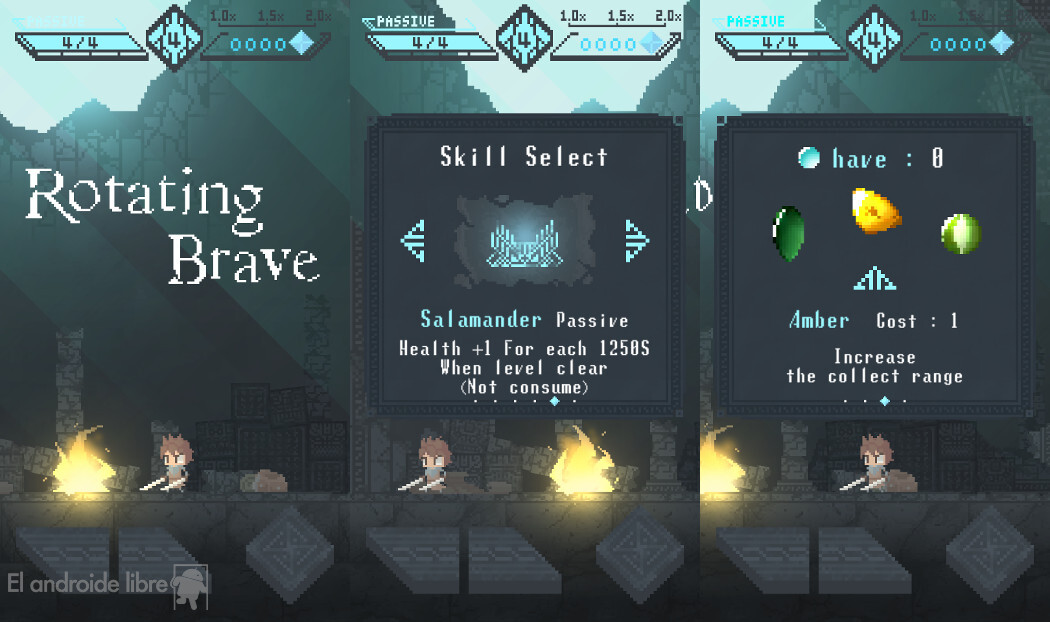
Task: Choose the Salamander passive skill icon
Action: (524, 240)
